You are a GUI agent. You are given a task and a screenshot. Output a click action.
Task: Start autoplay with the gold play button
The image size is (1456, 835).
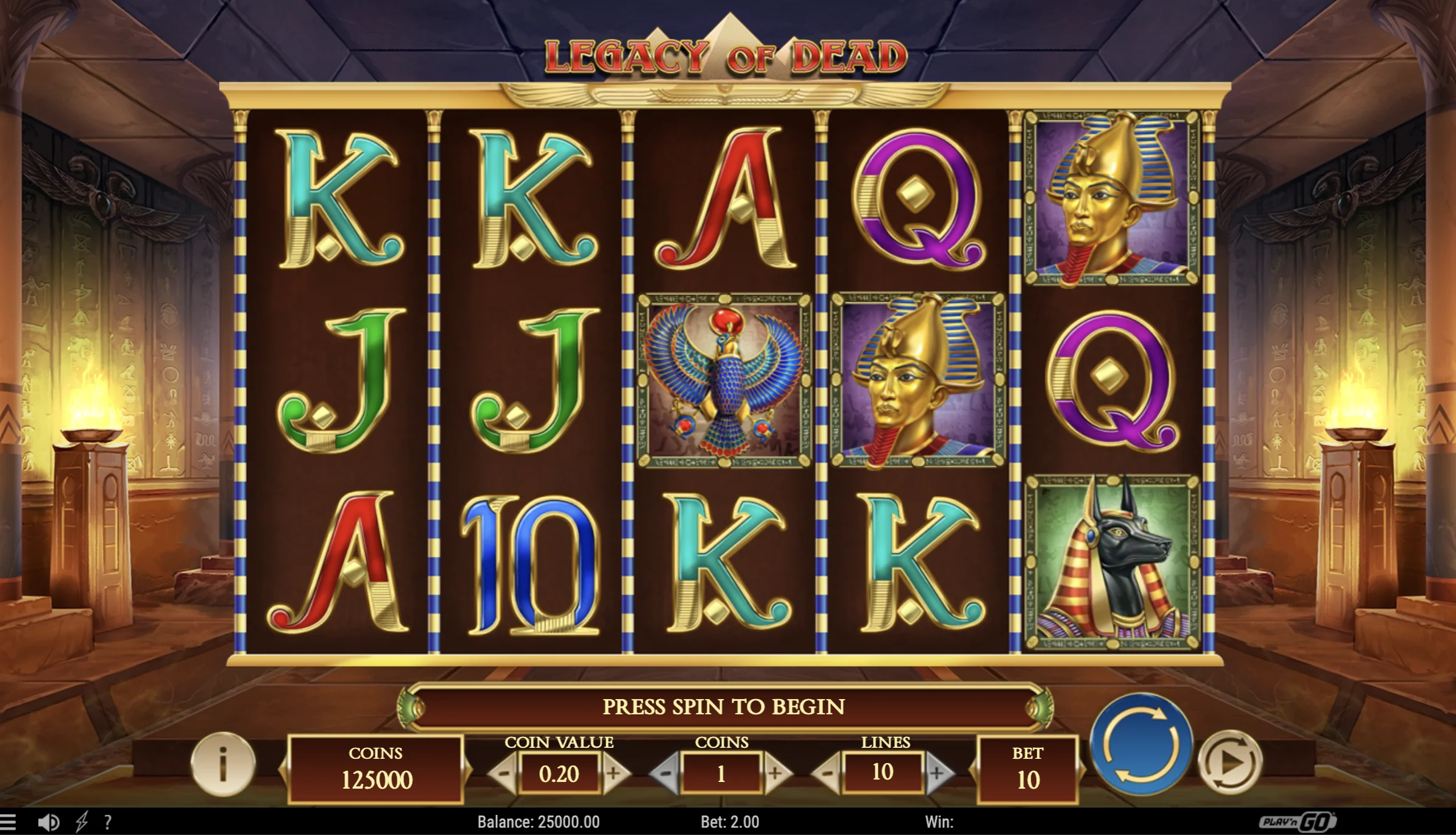point(1229,762)
